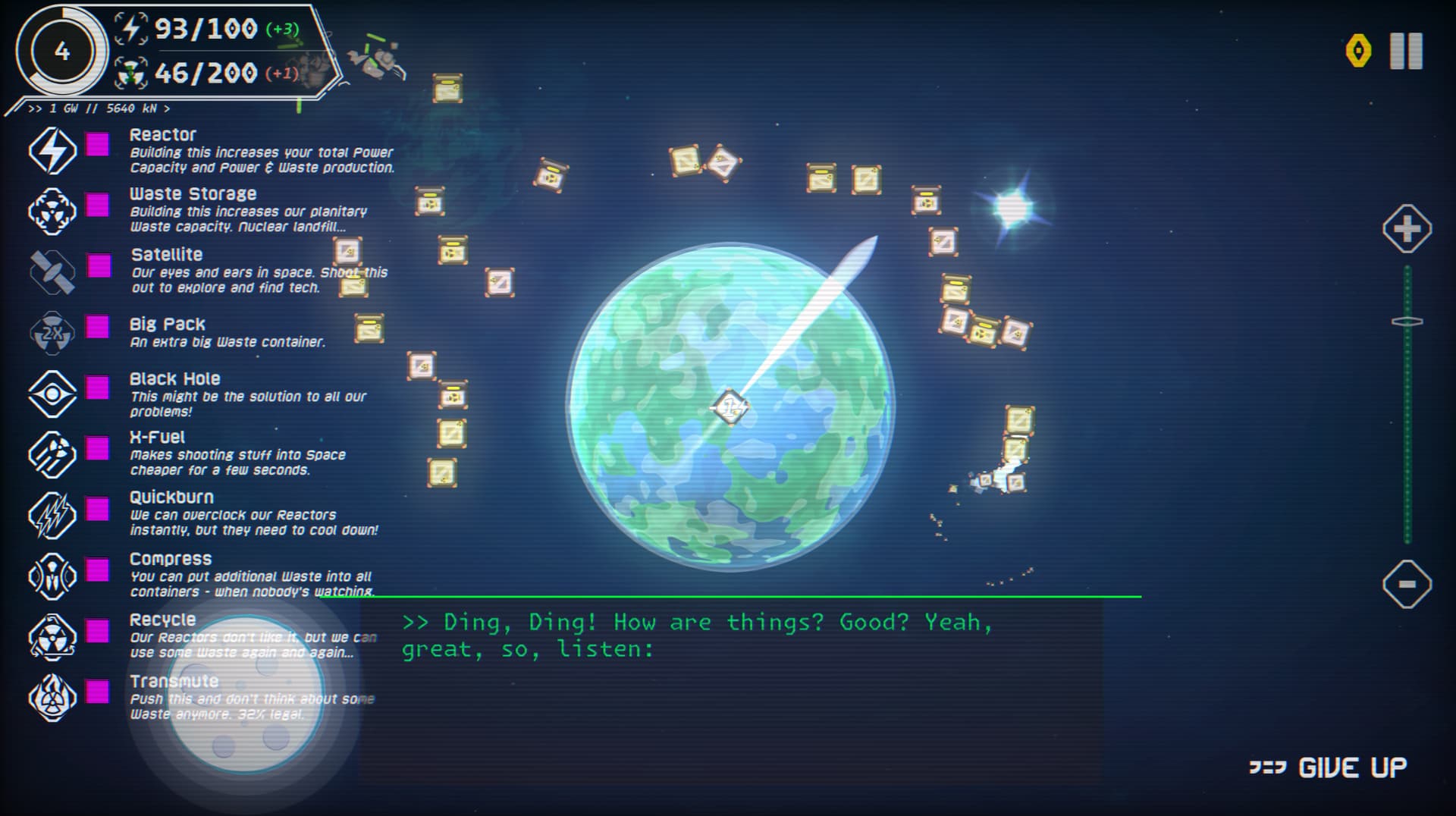Choose the Big Pack waste container
This screenshot has width=1456, height=816.
point(52,332)
